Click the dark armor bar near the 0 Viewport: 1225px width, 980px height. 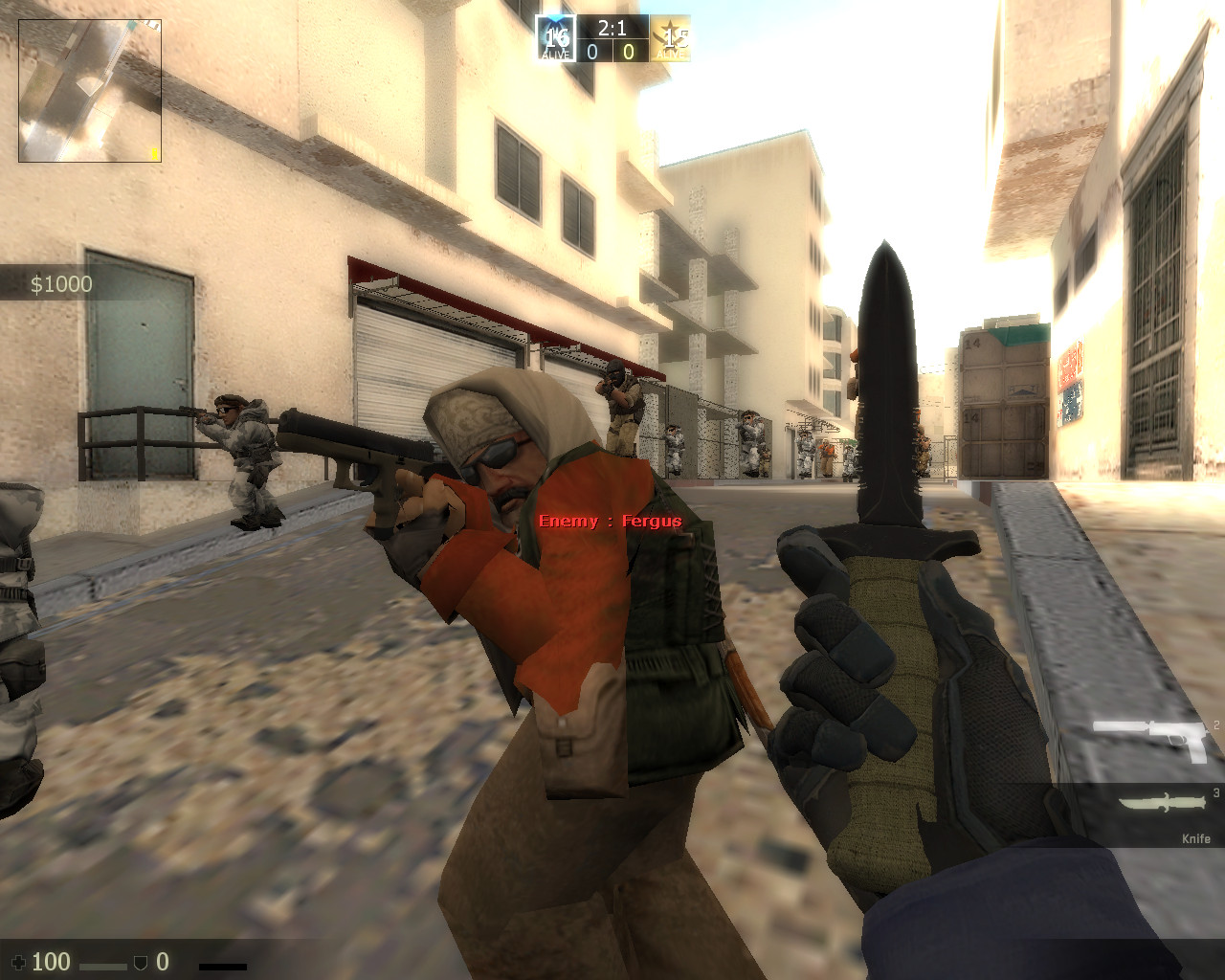[x=223, y=967]
